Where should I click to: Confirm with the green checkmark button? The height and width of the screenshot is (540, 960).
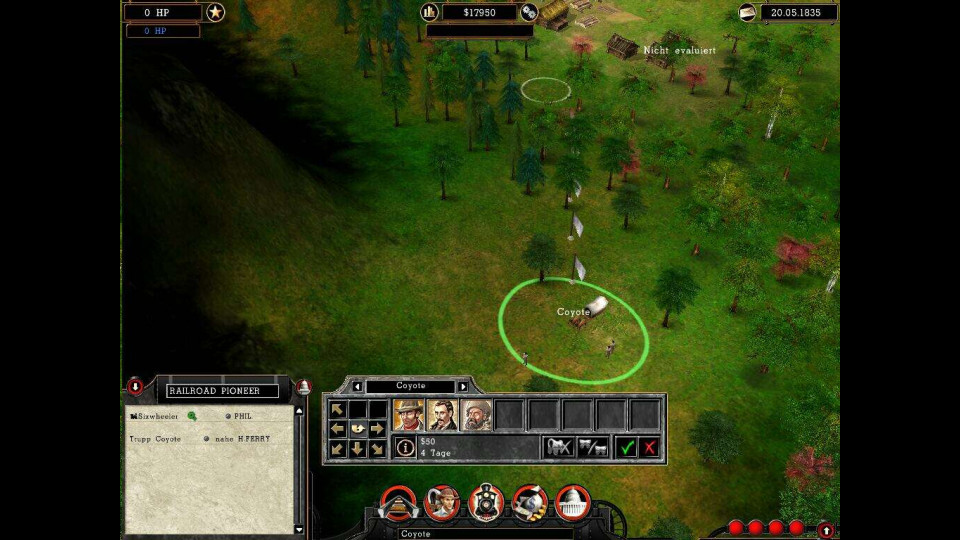(627, 447)
